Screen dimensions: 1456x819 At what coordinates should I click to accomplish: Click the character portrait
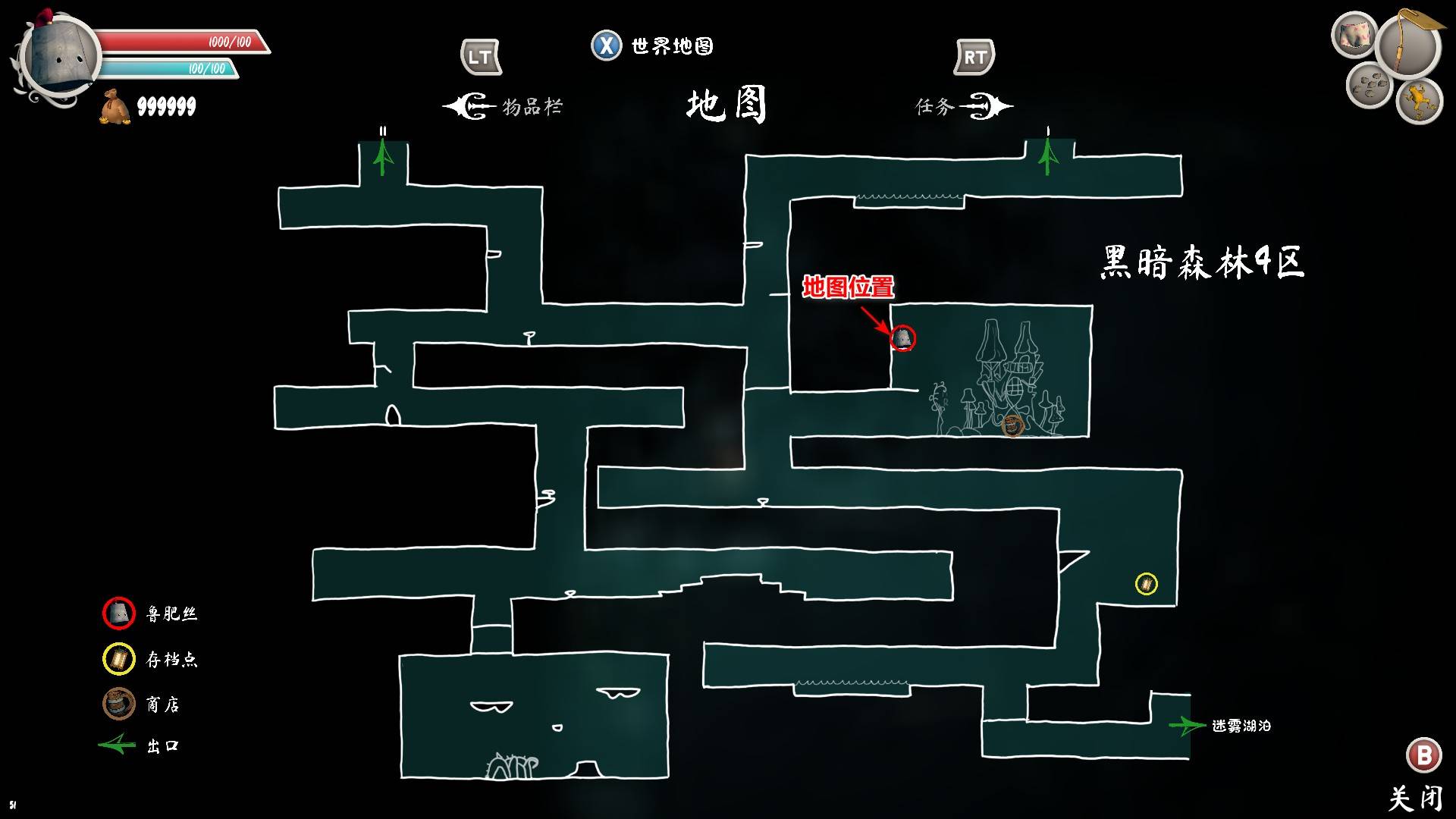(x=61, y=57)
